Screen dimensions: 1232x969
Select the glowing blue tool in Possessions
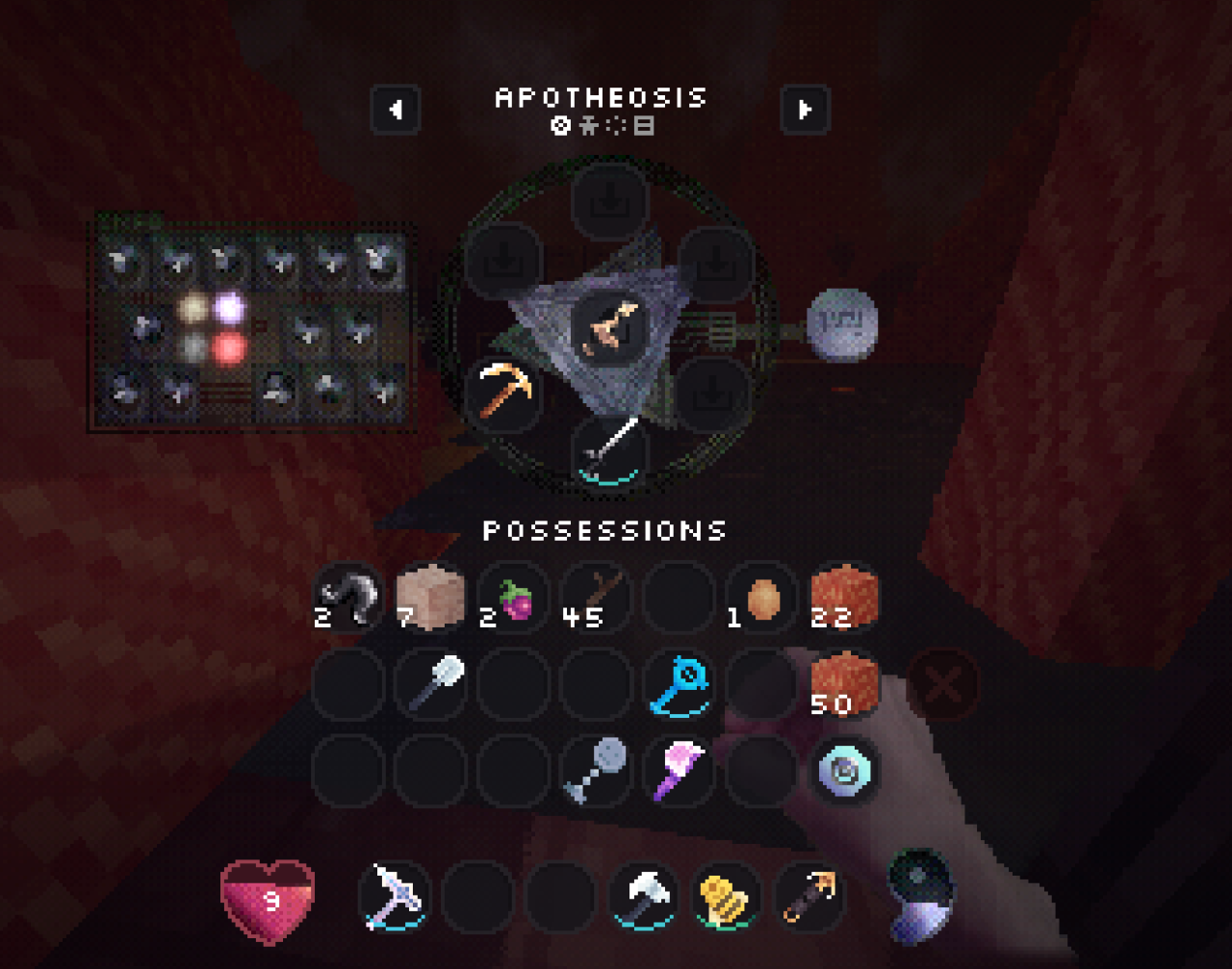click(x=679, y=685)
